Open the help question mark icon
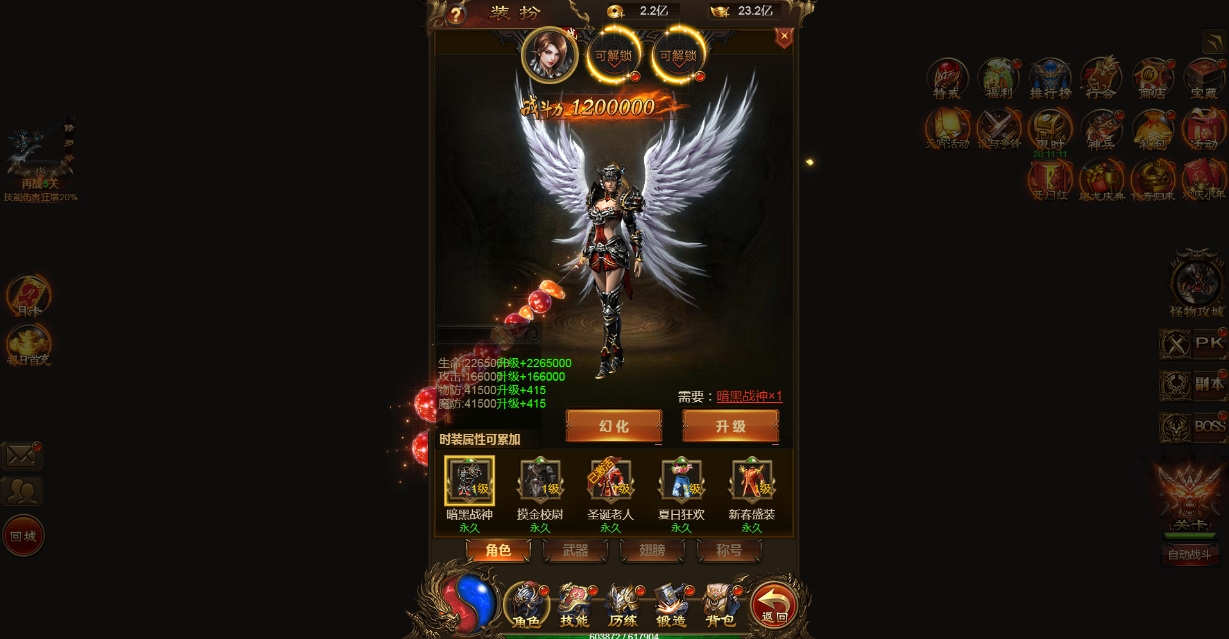 click(457, 14)
